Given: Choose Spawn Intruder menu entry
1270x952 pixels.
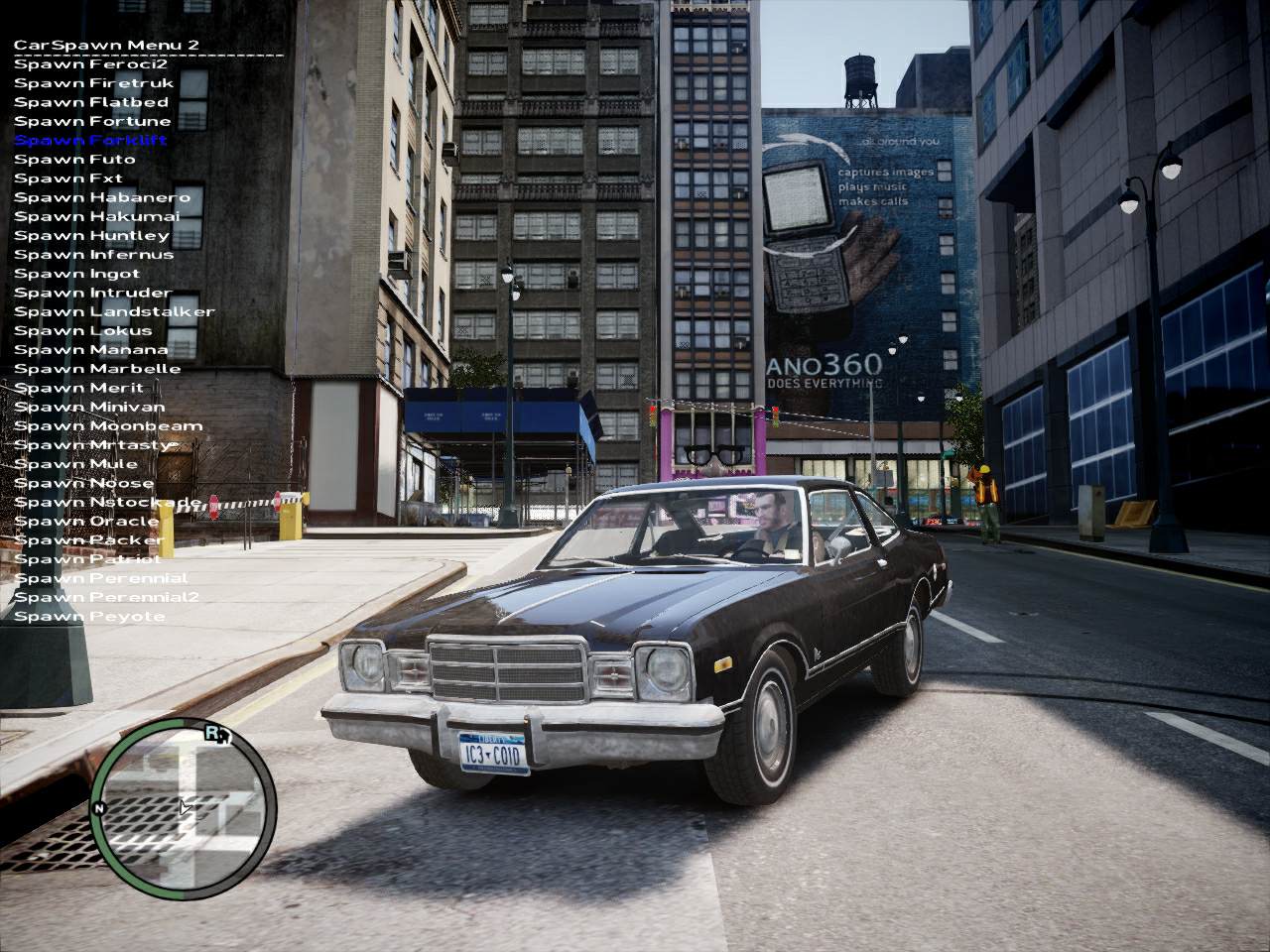Looking at the screenshot, I should click(92, 293).
